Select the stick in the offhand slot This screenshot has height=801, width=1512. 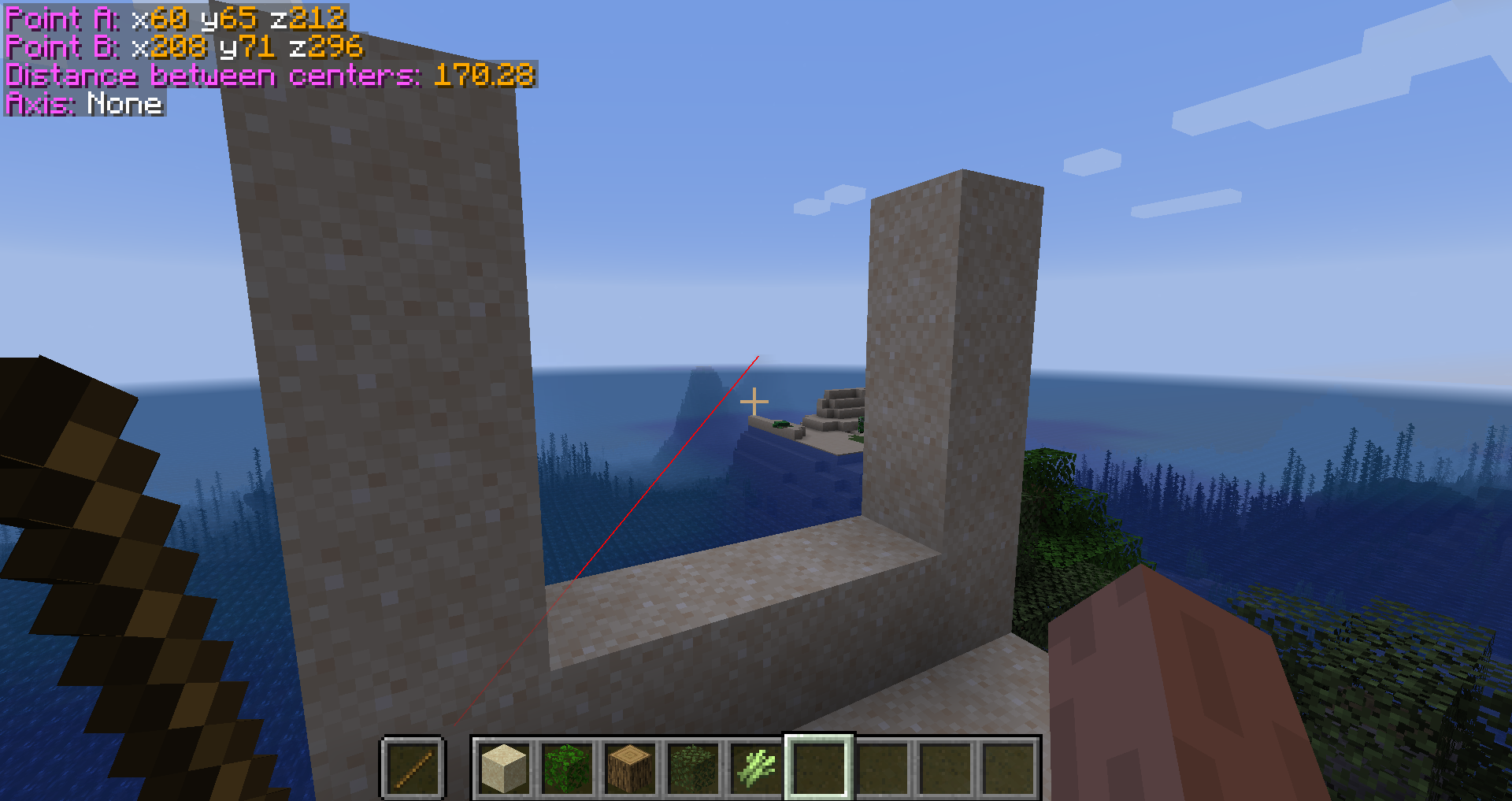(x=413, y=768)
